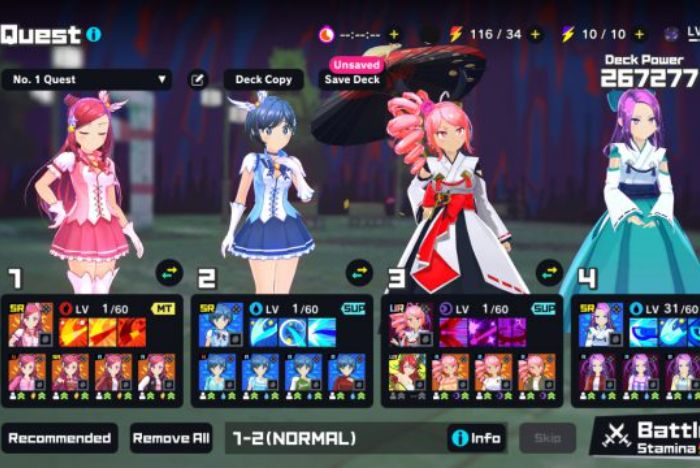
Task: Add more orange stamina with plus button
Action: (536, 34)
